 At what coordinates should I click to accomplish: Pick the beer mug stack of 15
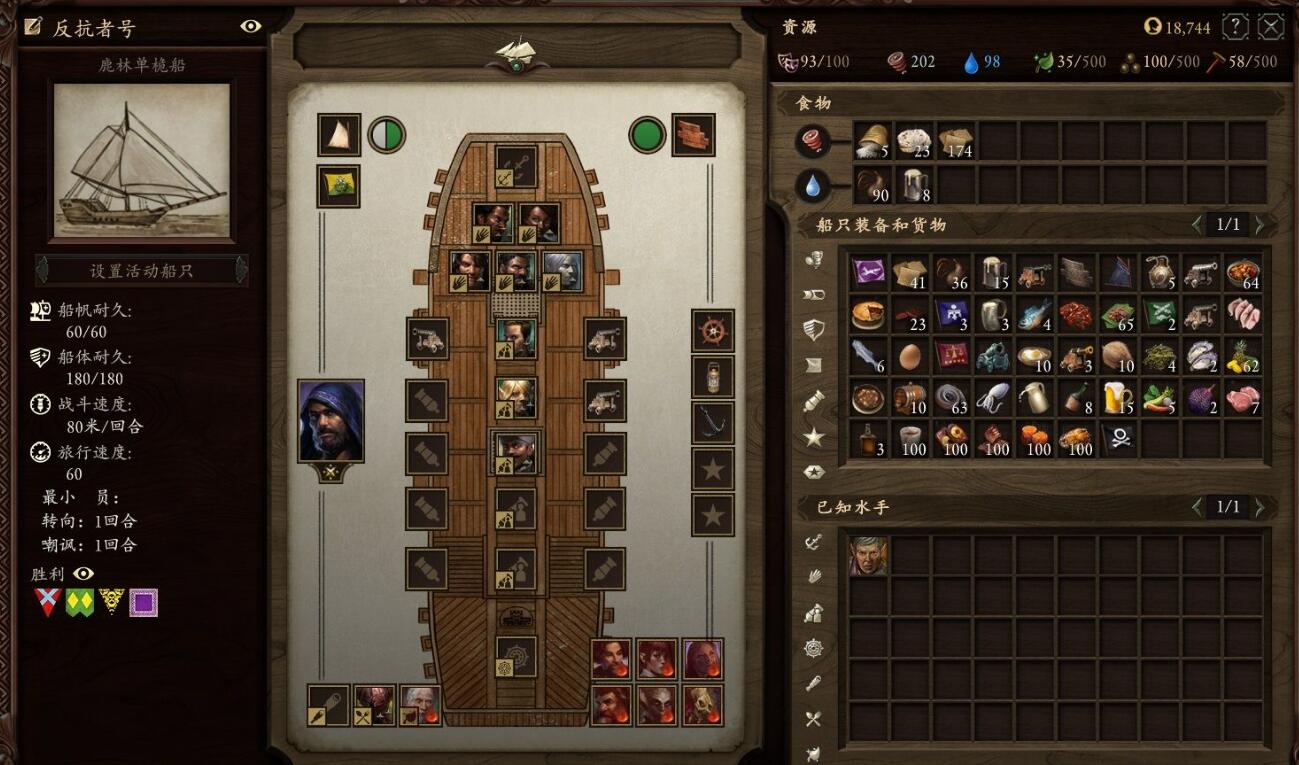(x=1118, y=398)
